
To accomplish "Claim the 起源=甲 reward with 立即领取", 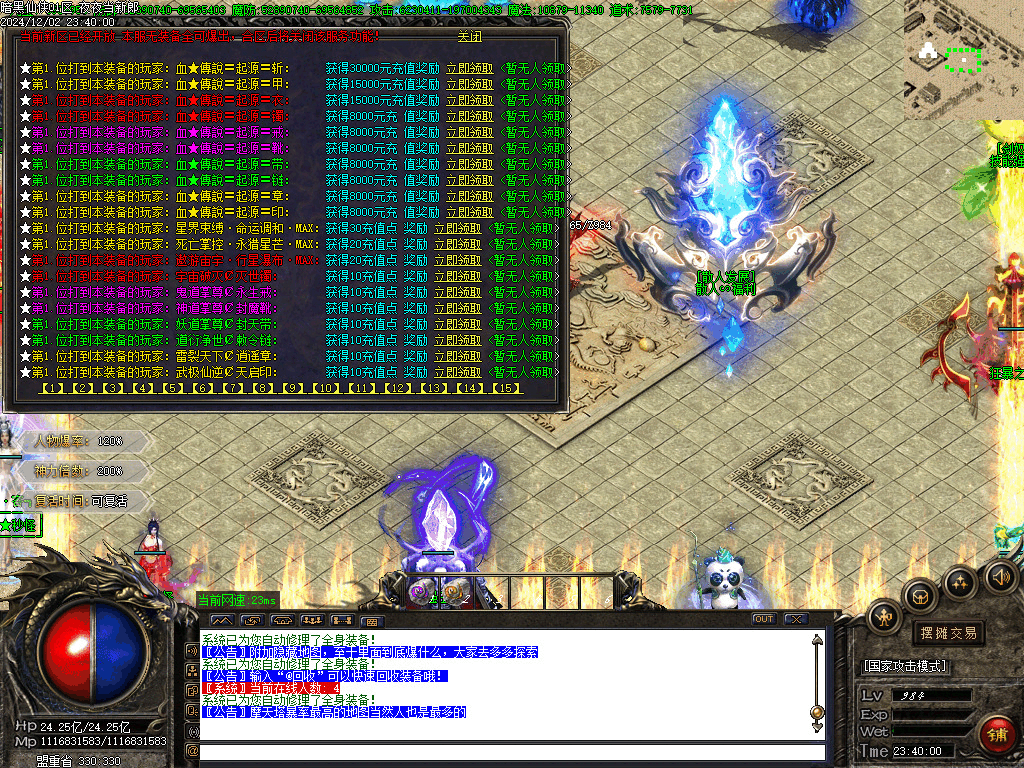I will [x=469, y=85].
